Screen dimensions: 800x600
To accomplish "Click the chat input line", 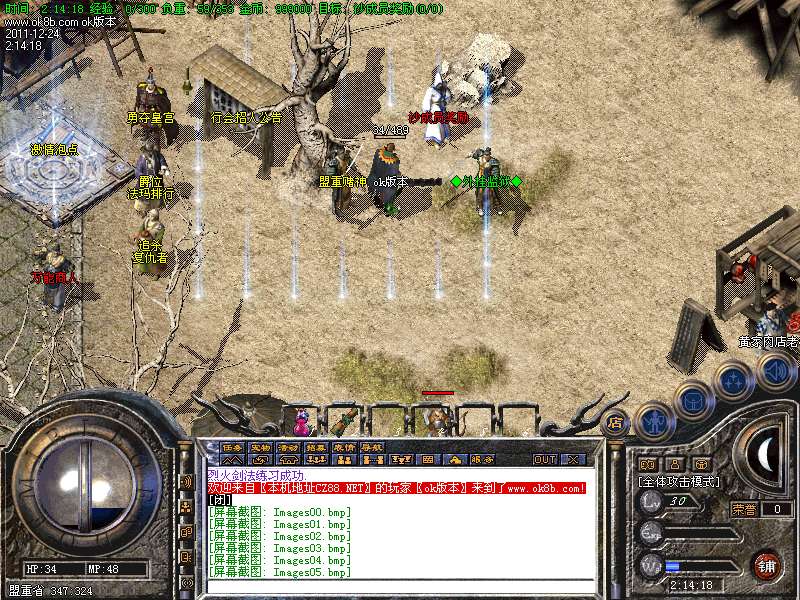I will tap(400, 588).
